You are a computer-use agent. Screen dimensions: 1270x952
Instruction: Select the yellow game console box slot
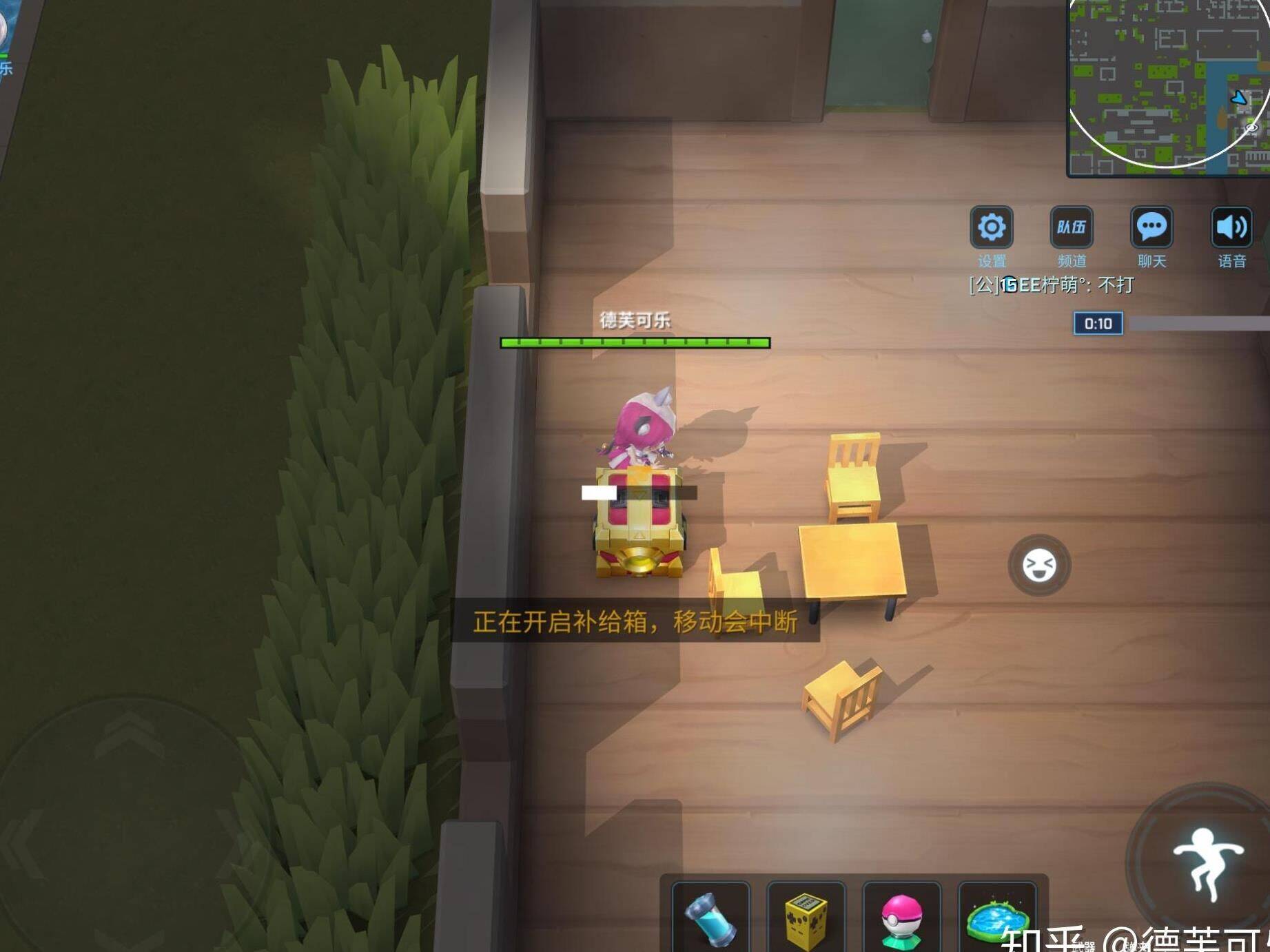click(806, 918)
